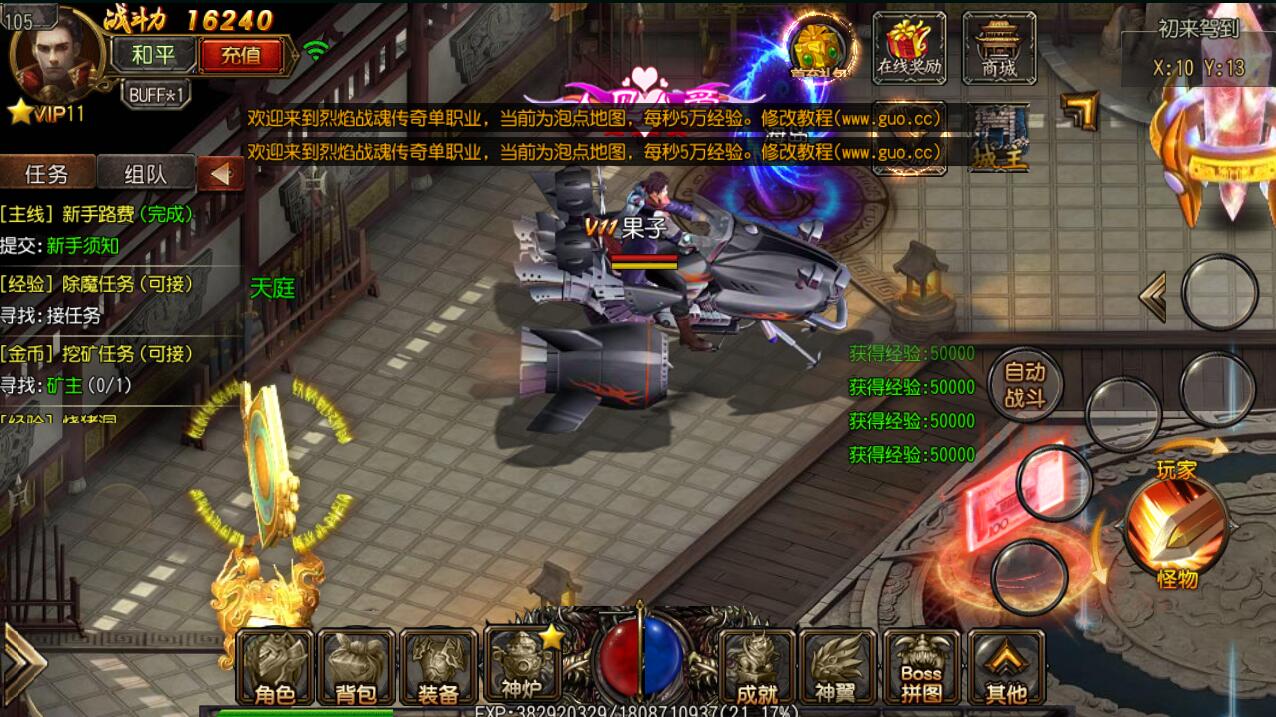Open the 神翼 wings menu
The width and height of the screenshot is (1276, 717).
pyautogui.click(x=839, y=667)
